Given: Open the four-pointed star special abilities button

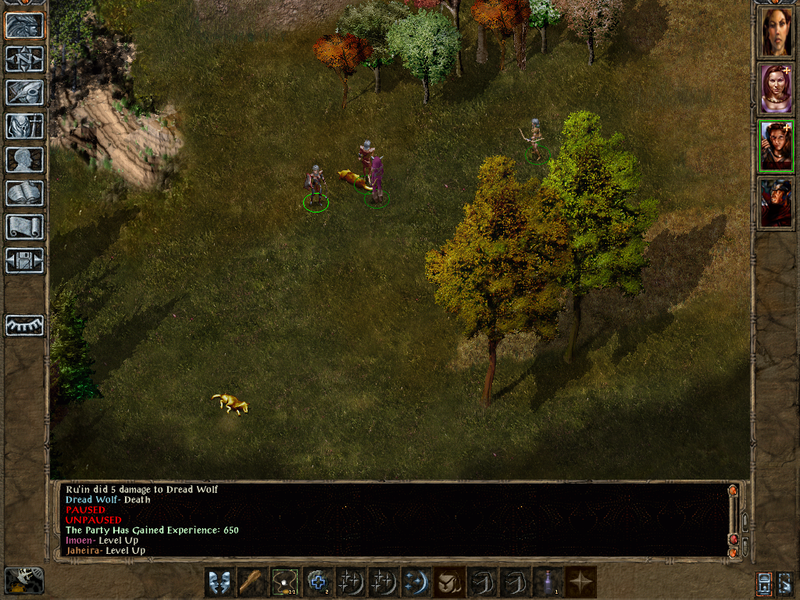Looking at the screenshot, I should (x=581, y=581).
